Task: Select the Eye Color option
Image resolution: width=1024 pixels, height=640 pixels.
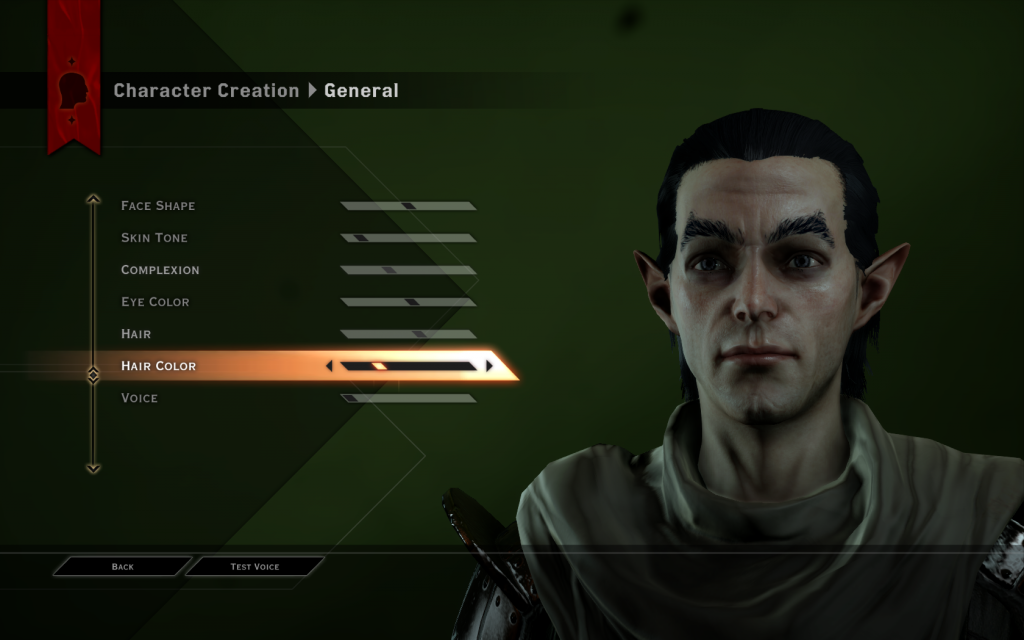Action: click(155, 302)
